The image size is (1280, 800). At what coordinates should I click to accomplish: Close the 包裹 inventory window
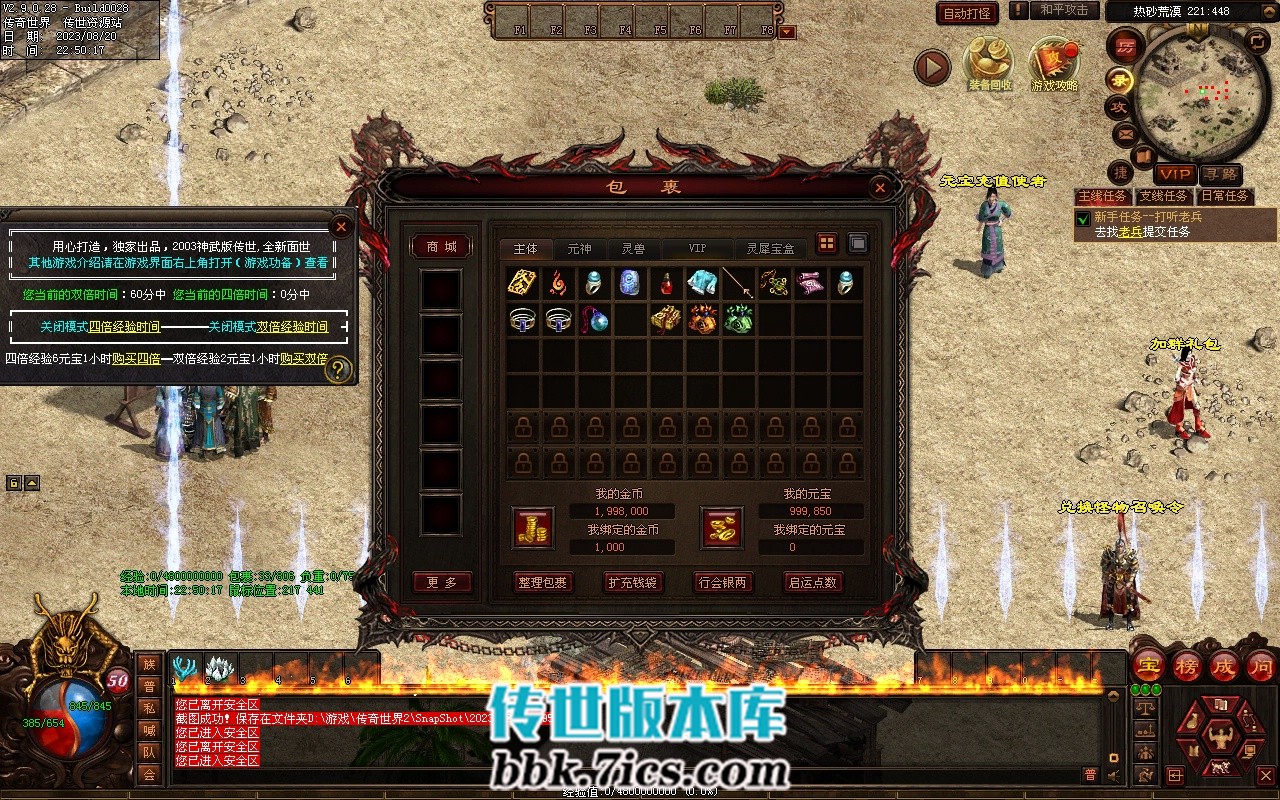(879, 187)
